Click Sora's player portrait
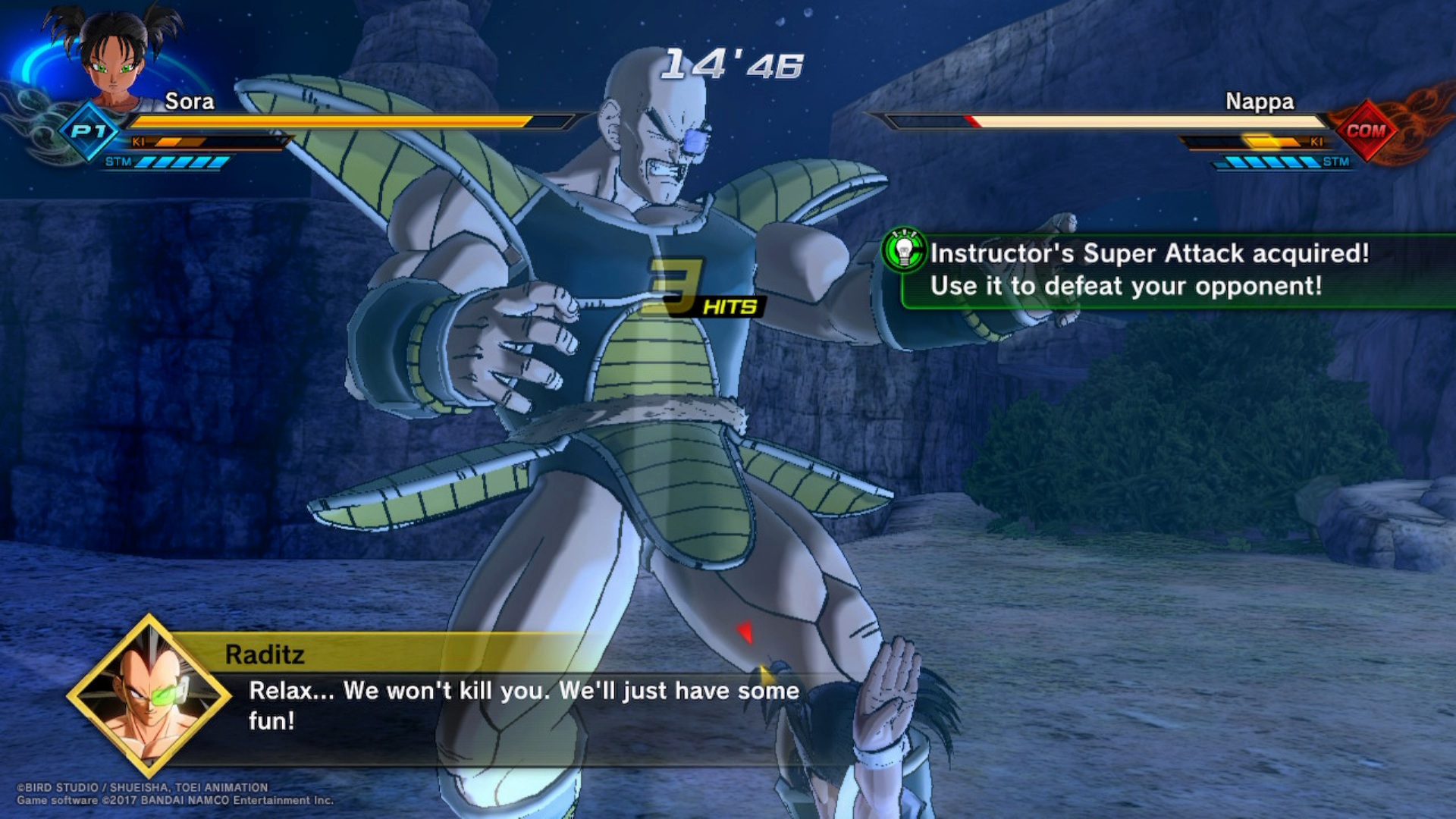This screenshot has height=819, width=1456. [x=115, y=57]
